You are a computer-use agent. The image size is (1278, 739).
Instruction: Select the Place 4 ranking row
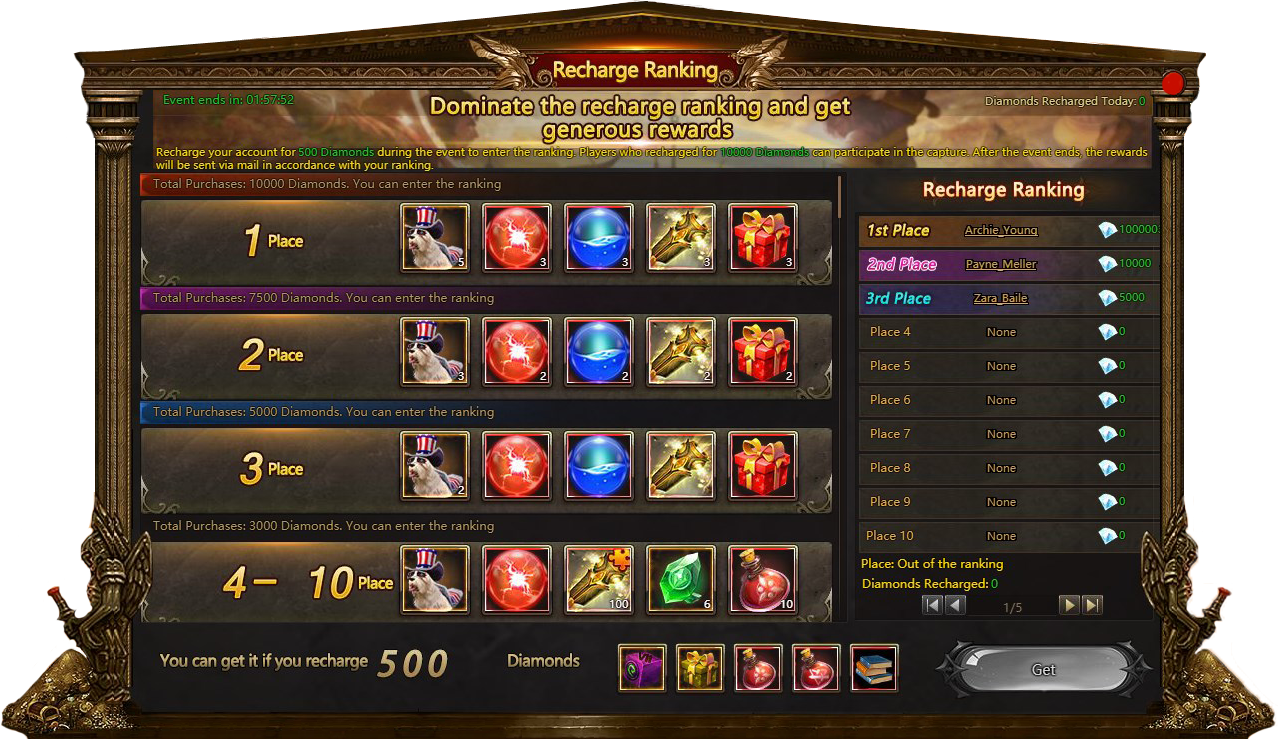(x=1008, y=332)
